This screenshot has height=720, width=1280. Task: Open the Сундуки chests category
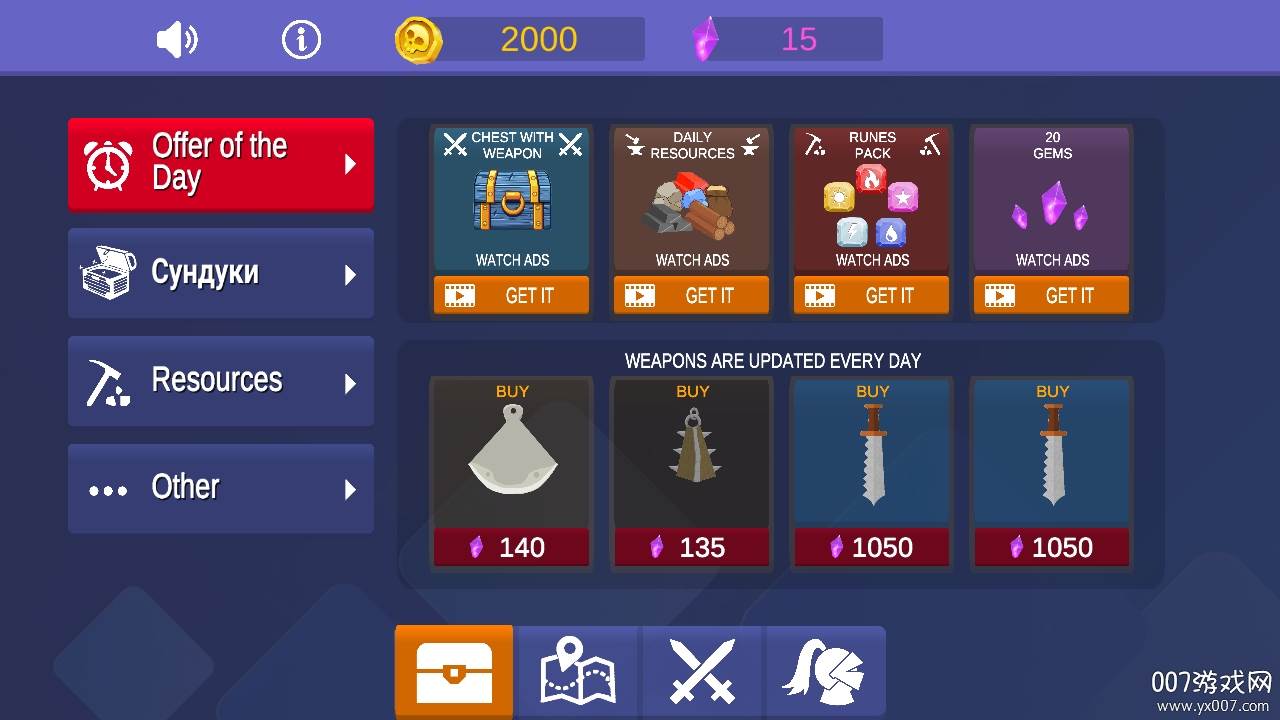click(x=221, y=273)
